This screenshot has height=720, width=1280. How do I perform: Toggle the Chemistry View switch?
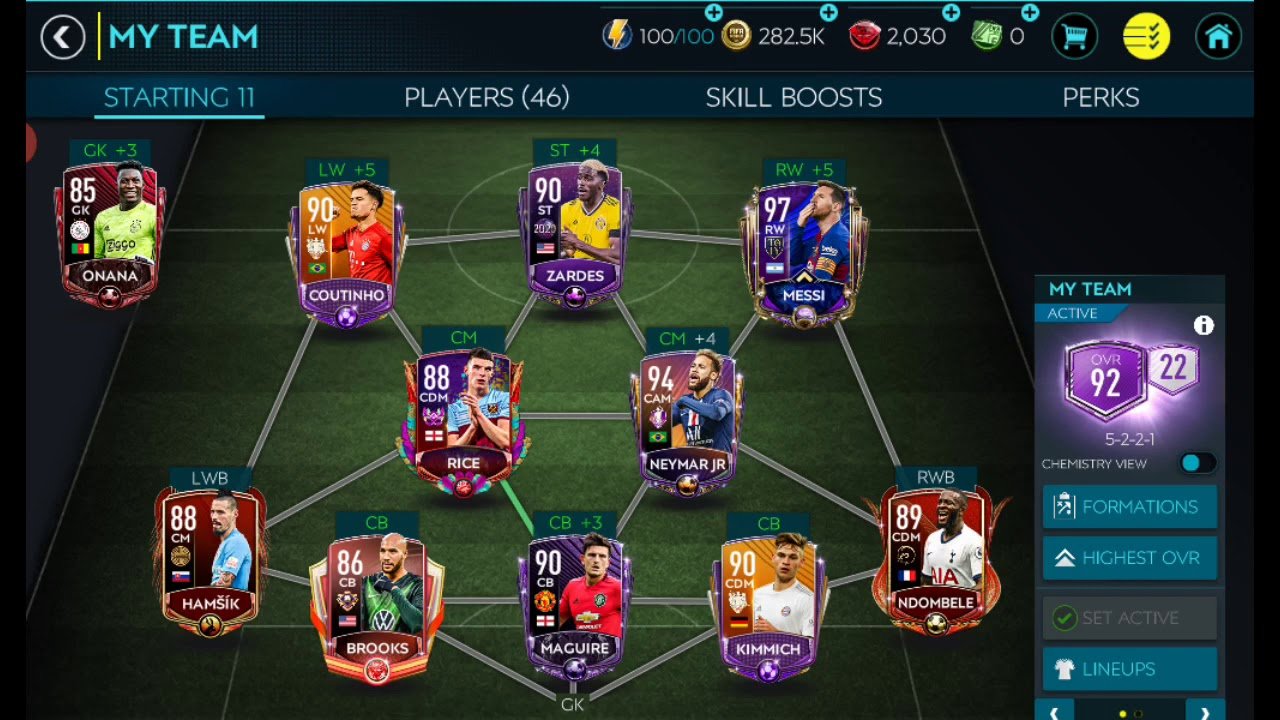[1196, 463]
